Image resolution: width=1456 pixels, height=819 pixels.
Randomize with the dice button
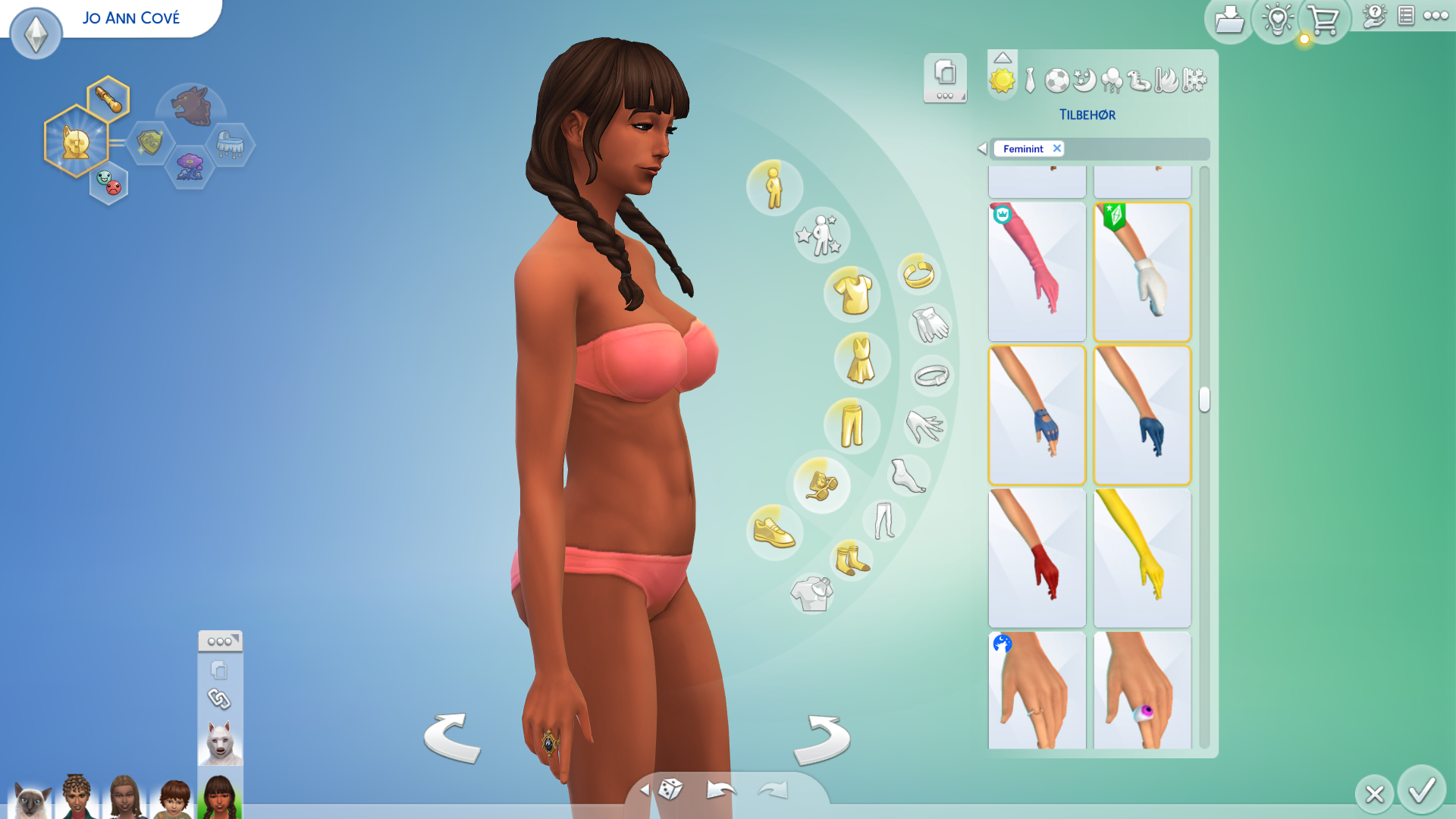[670, 789]
